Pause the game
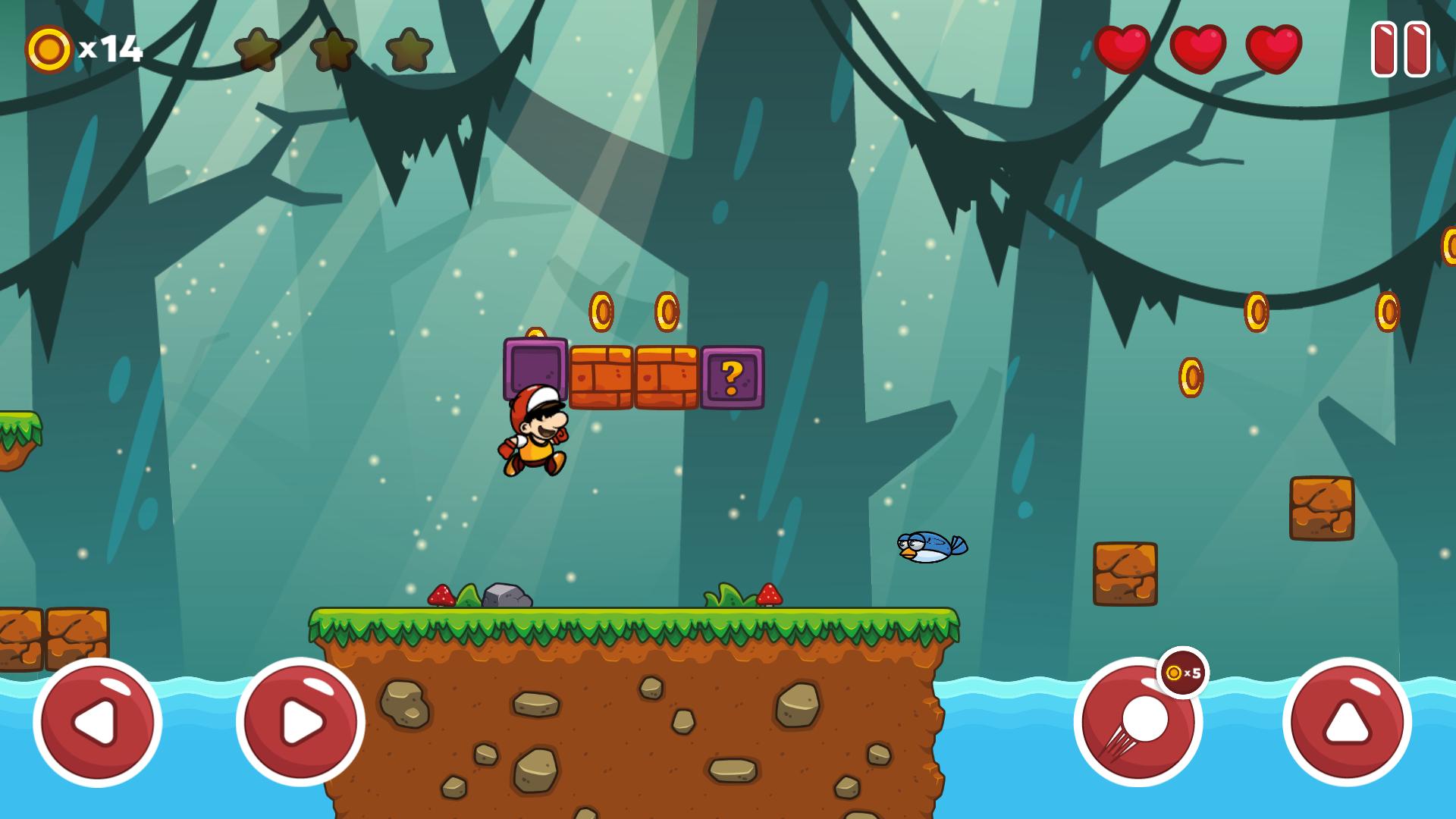The width and height of the screenshot is (1456, 819). point(1400,49)
